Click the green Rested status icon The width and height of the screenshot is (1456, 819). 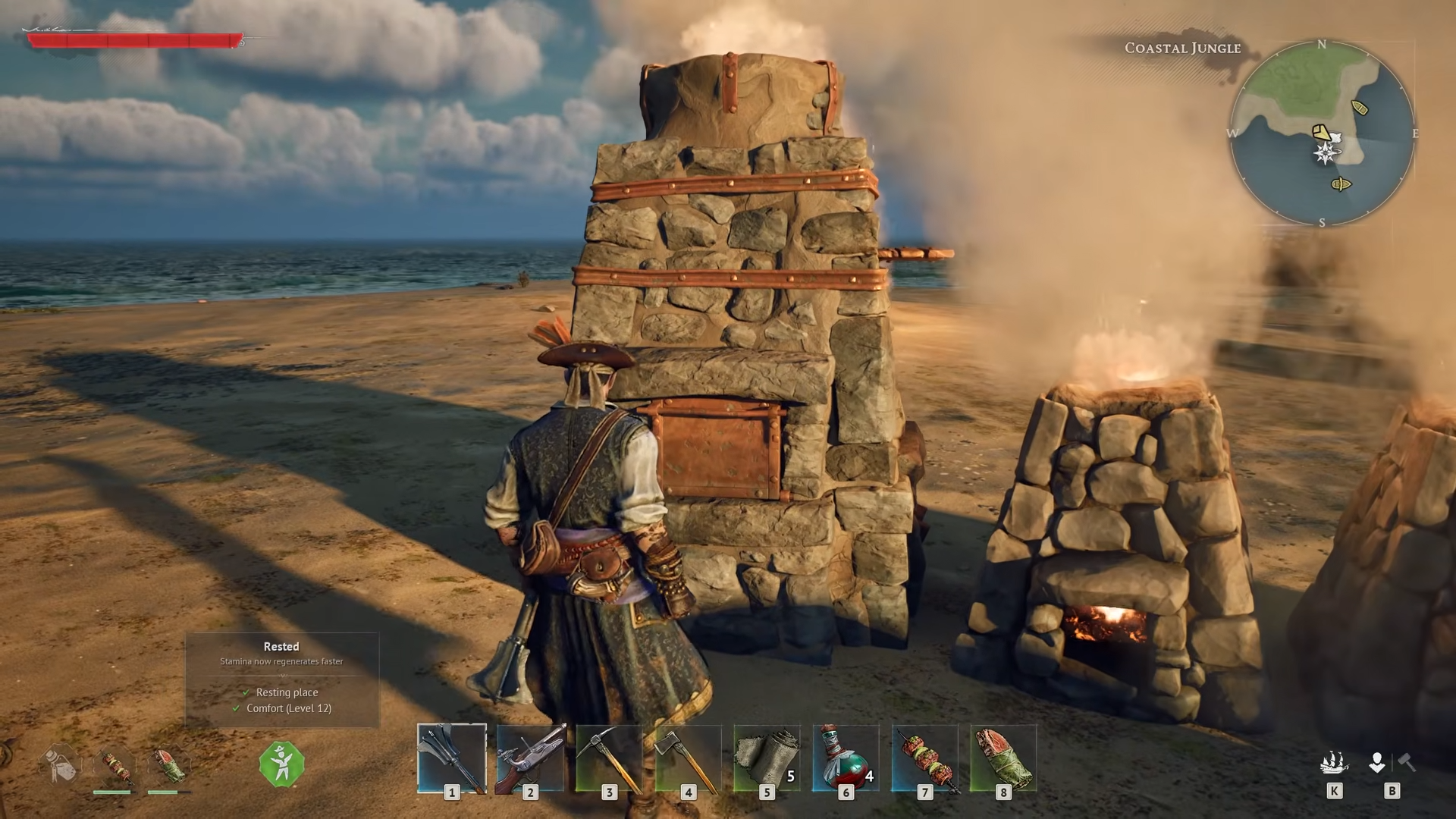pos(281,764)
